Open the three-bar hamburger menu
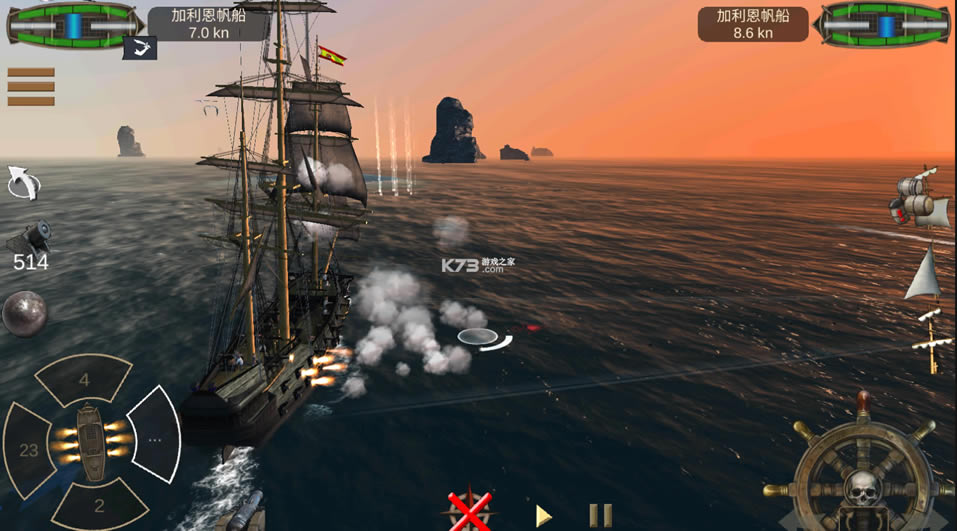The image size is (957, 531). click(30, 87)
